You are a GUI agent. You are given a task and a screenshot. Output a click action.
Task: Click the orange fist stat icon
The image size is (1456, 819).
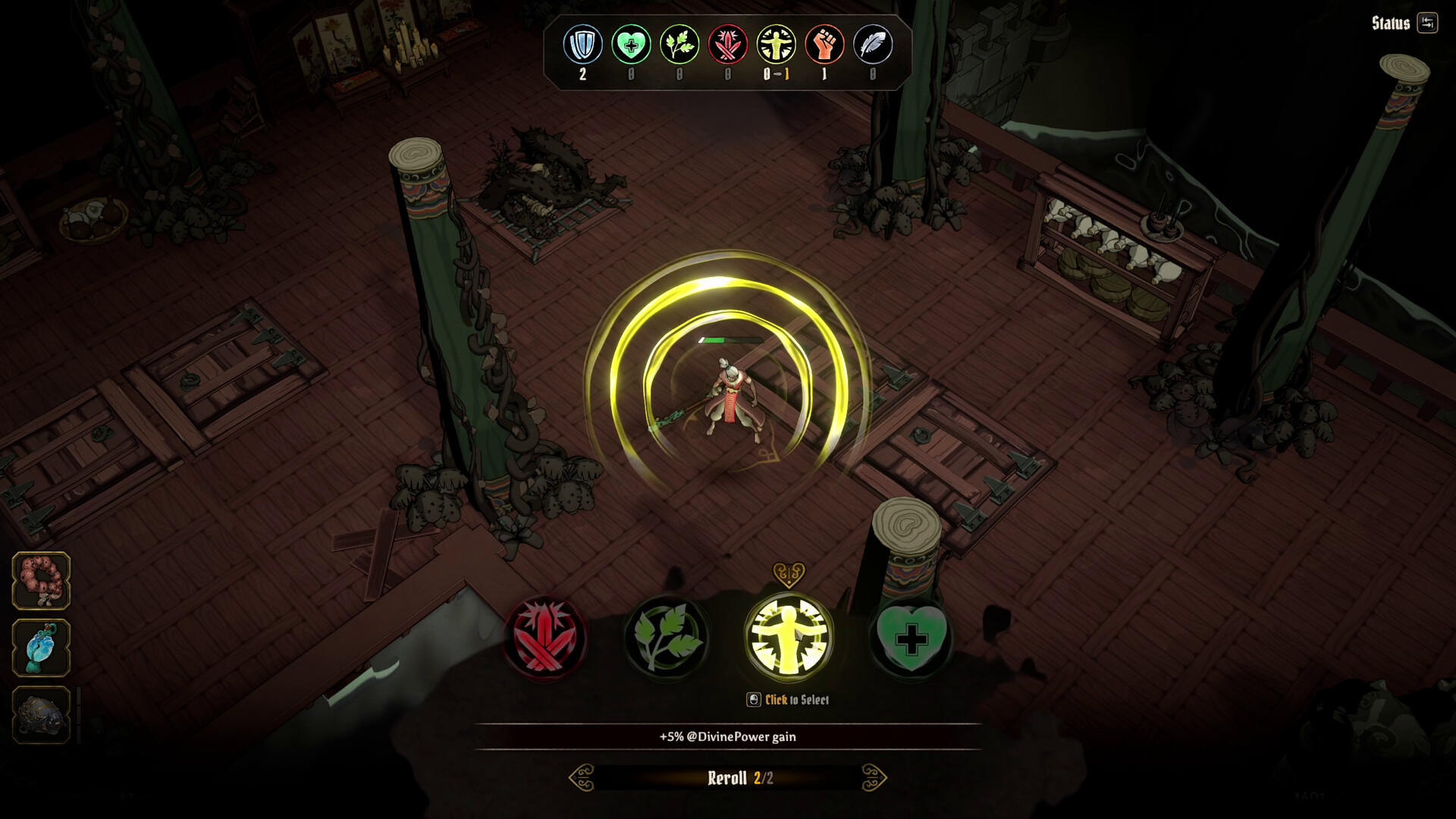tap(826, 45)
